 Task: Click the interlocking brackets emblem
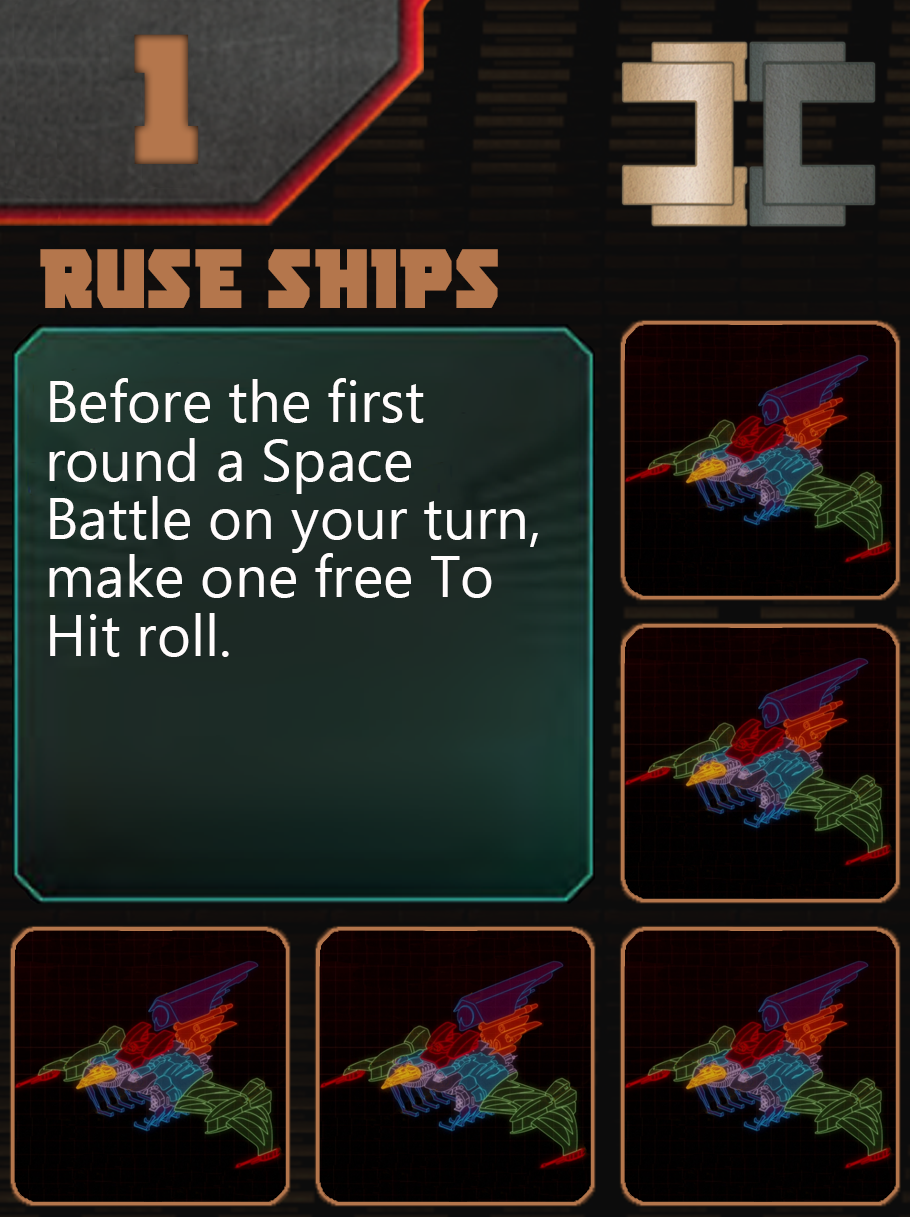(748, 133)
